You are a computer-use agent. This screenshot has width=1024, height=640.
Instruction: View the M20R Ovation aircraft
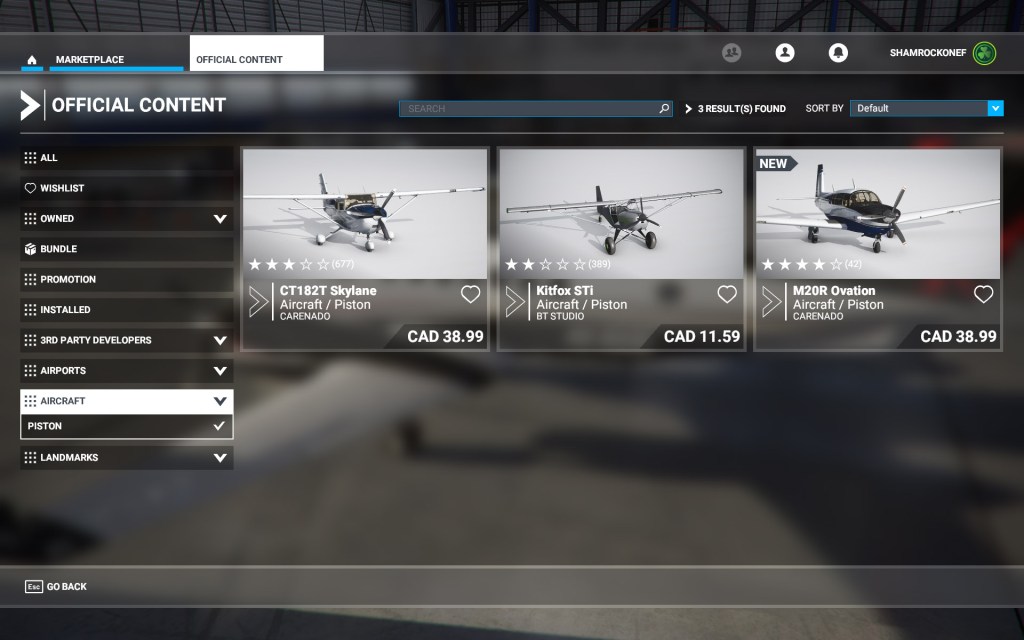pos(878,248)
